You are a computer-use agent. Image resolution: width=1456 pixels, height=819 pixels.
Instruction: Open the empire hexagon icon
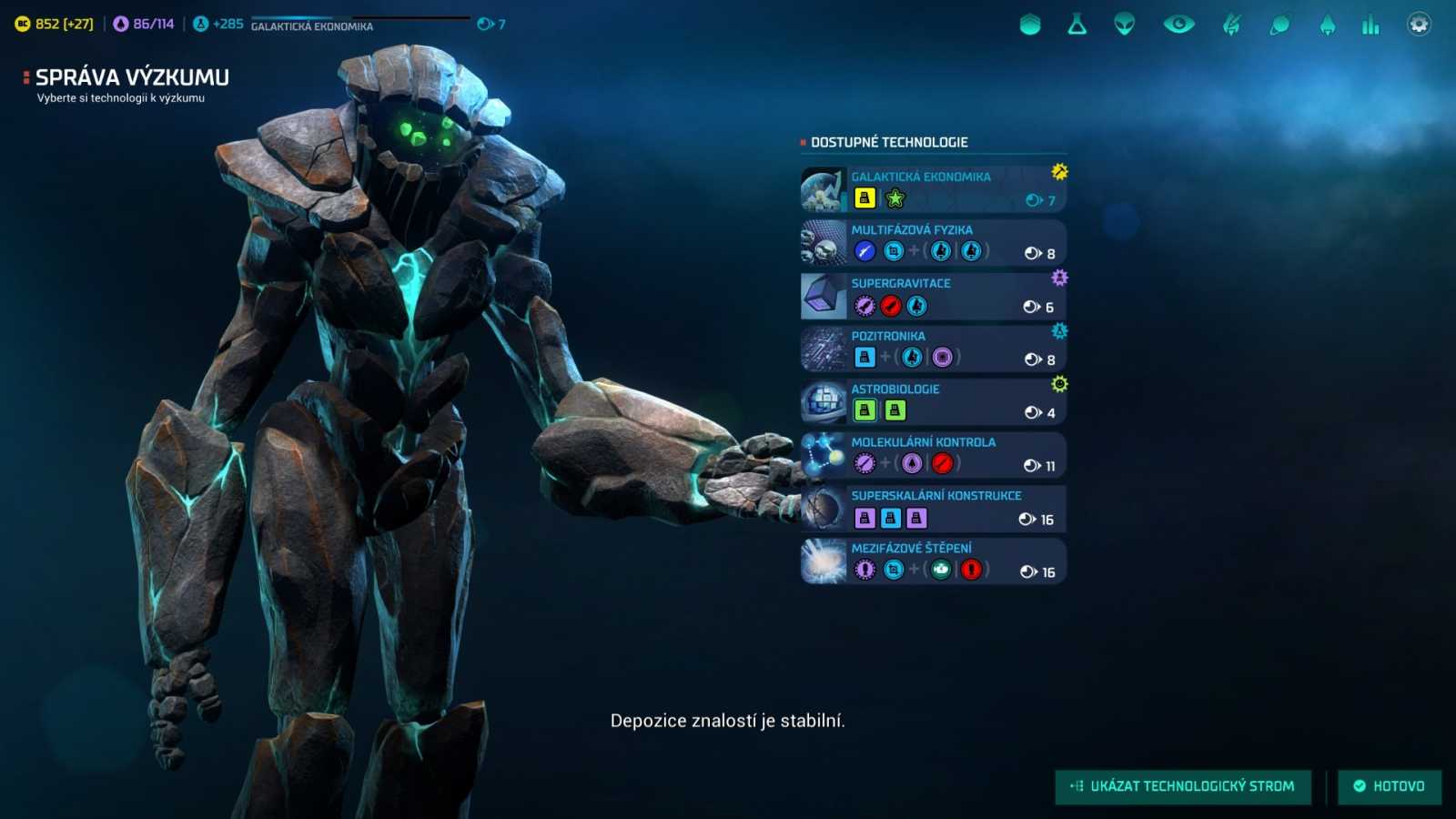pyautogui.click(x=1029, y=25)
